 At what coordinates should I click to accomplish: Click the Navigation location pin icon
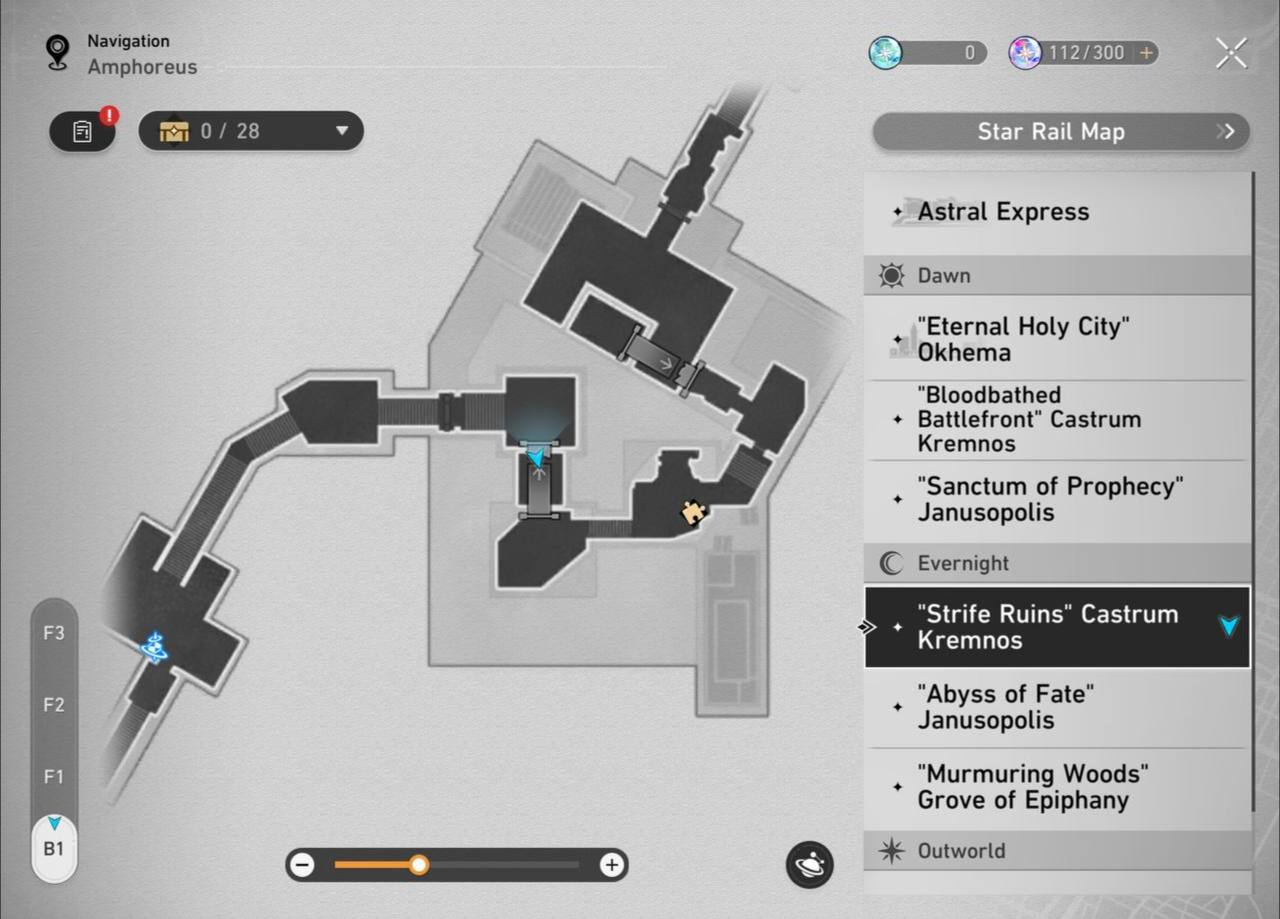click(x=56, y=50)
